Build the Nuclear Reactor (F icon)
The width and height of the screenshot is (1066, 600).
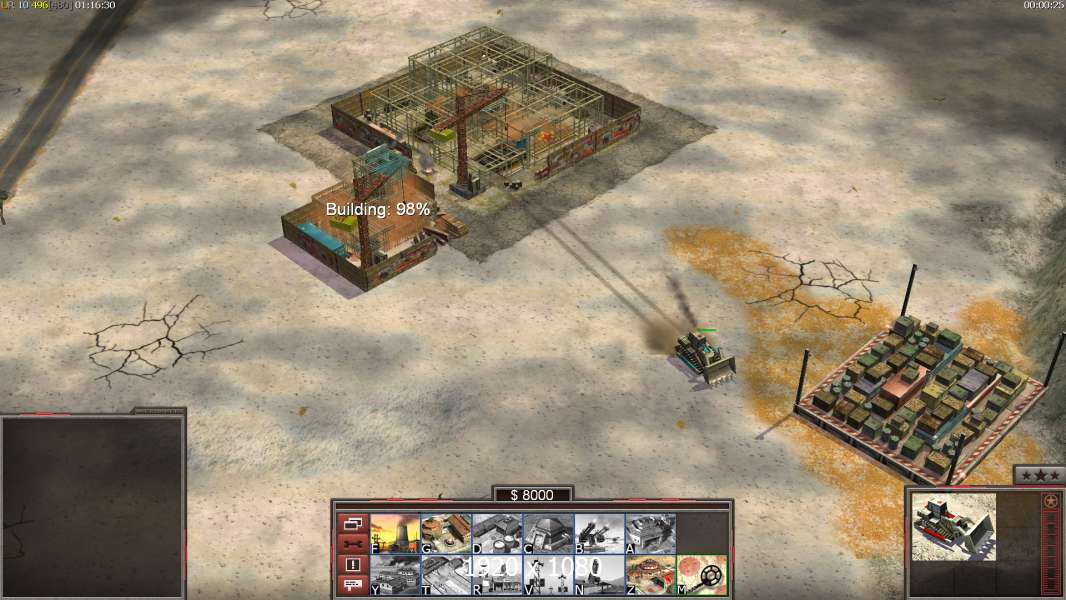(395, 533)
